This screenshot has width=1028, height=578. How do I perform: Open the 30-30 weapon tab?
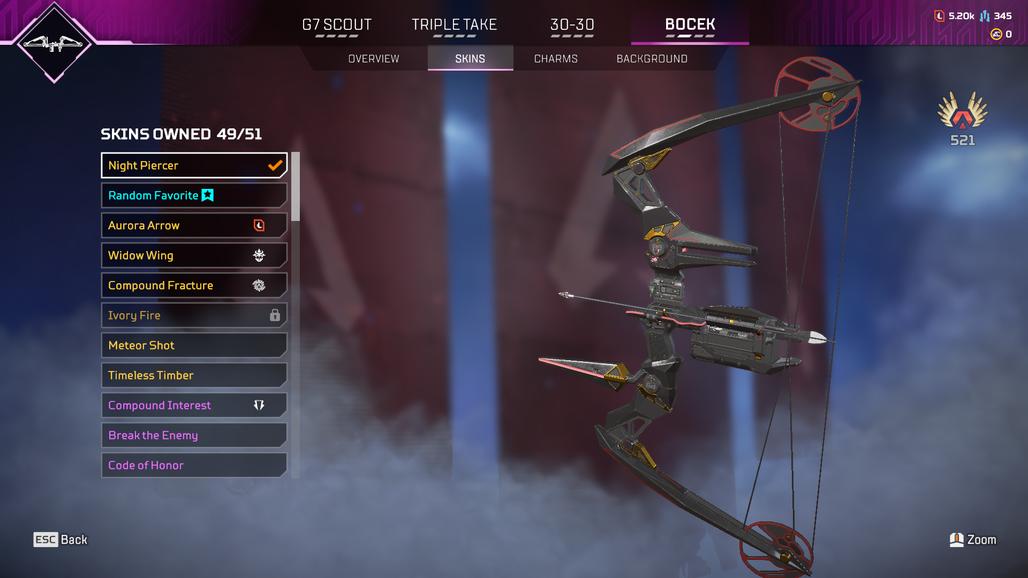(x=572, y=25)
